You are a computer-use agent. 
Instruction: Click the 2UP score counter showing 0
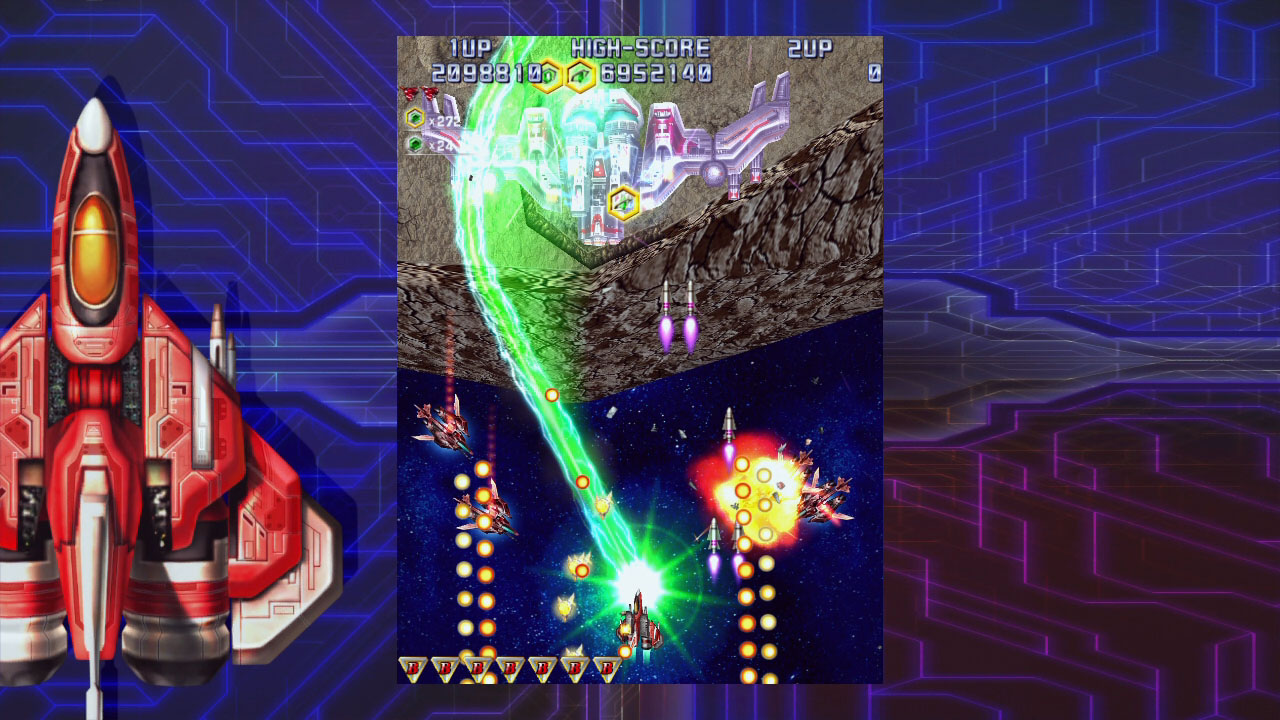pos(873,71)
